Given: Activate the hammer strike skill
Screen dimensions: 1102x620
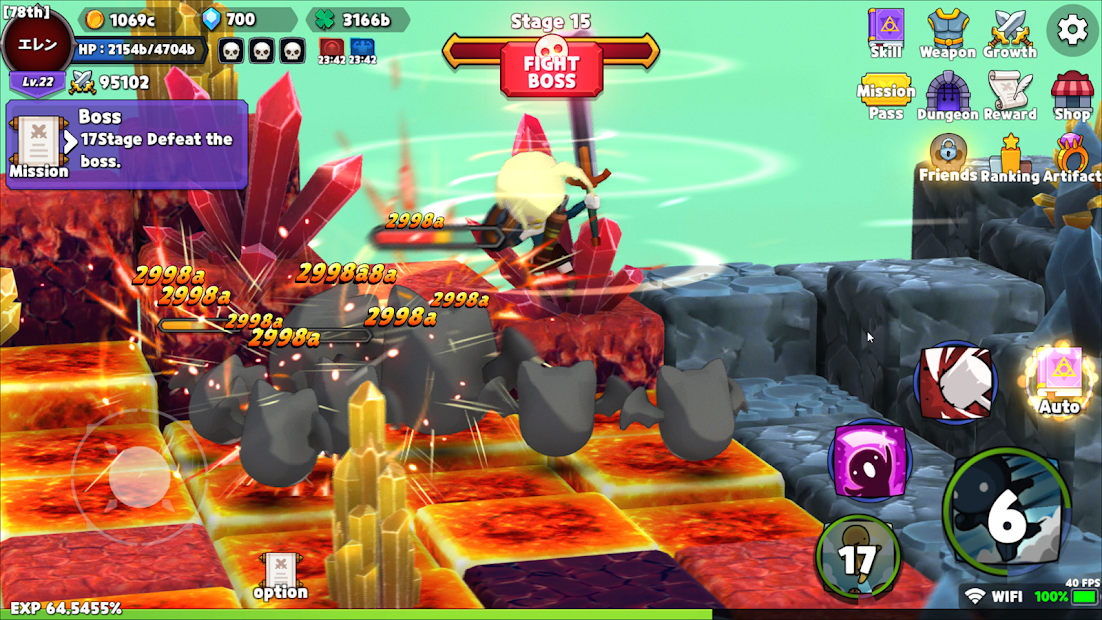Looking at the screenshot, I should [x=955, y=382].
